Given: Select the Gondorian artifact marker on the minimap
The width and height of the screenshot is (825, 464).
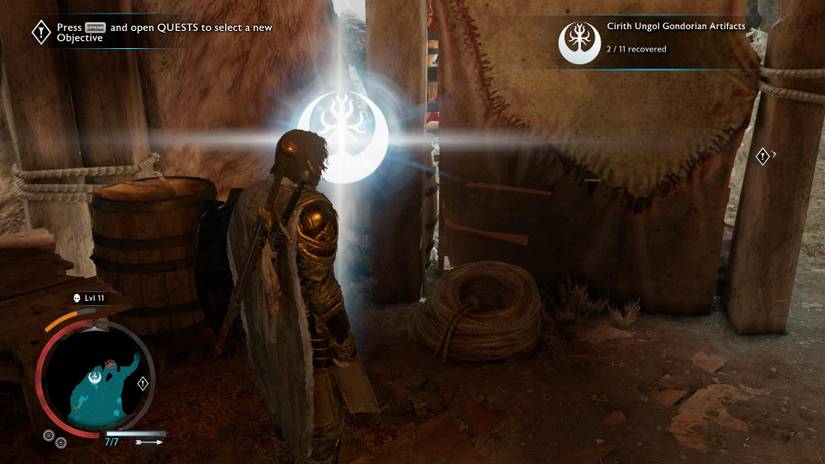Looking at the screenshot, I should tap(92, 377).
